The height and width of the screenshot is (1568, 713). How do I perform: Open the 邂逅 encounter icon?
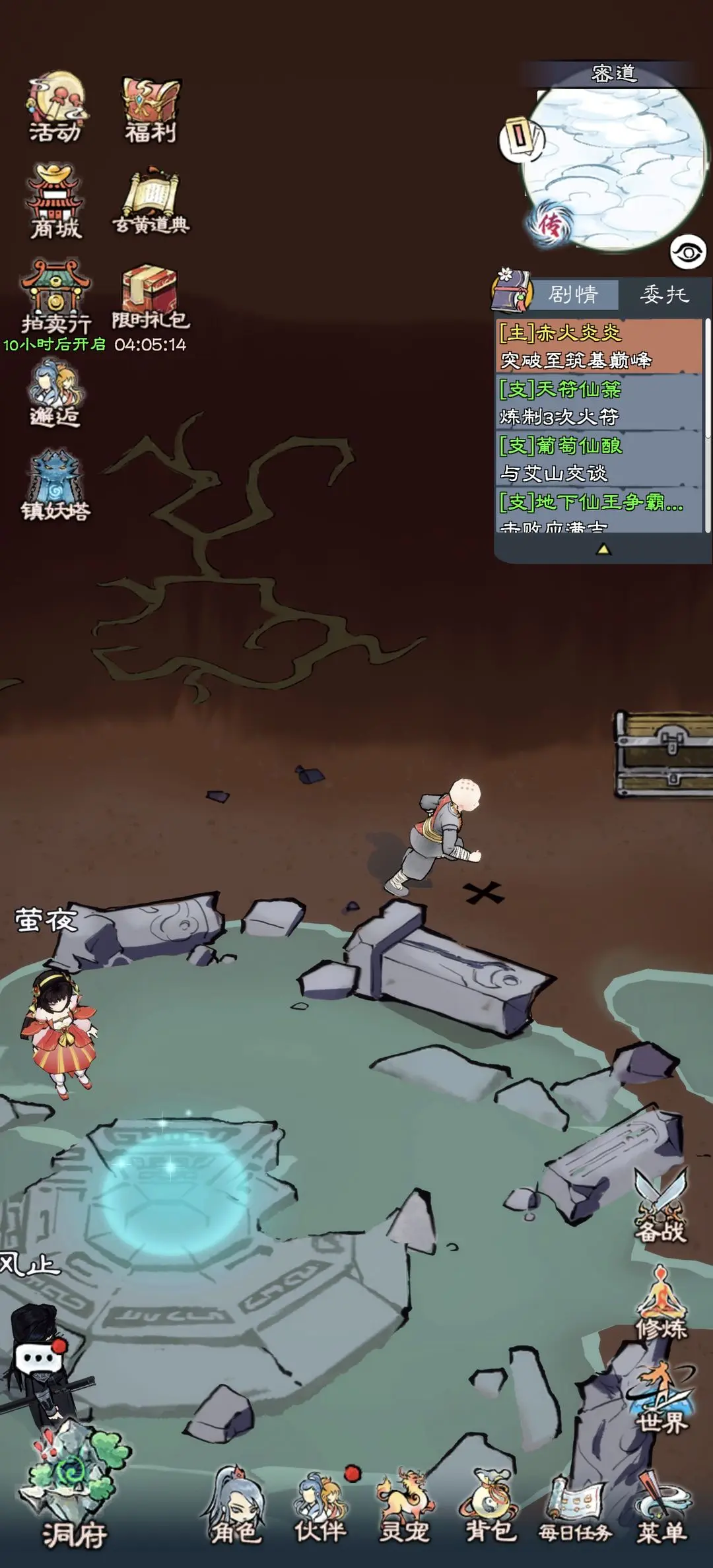[x=55, y=392]
